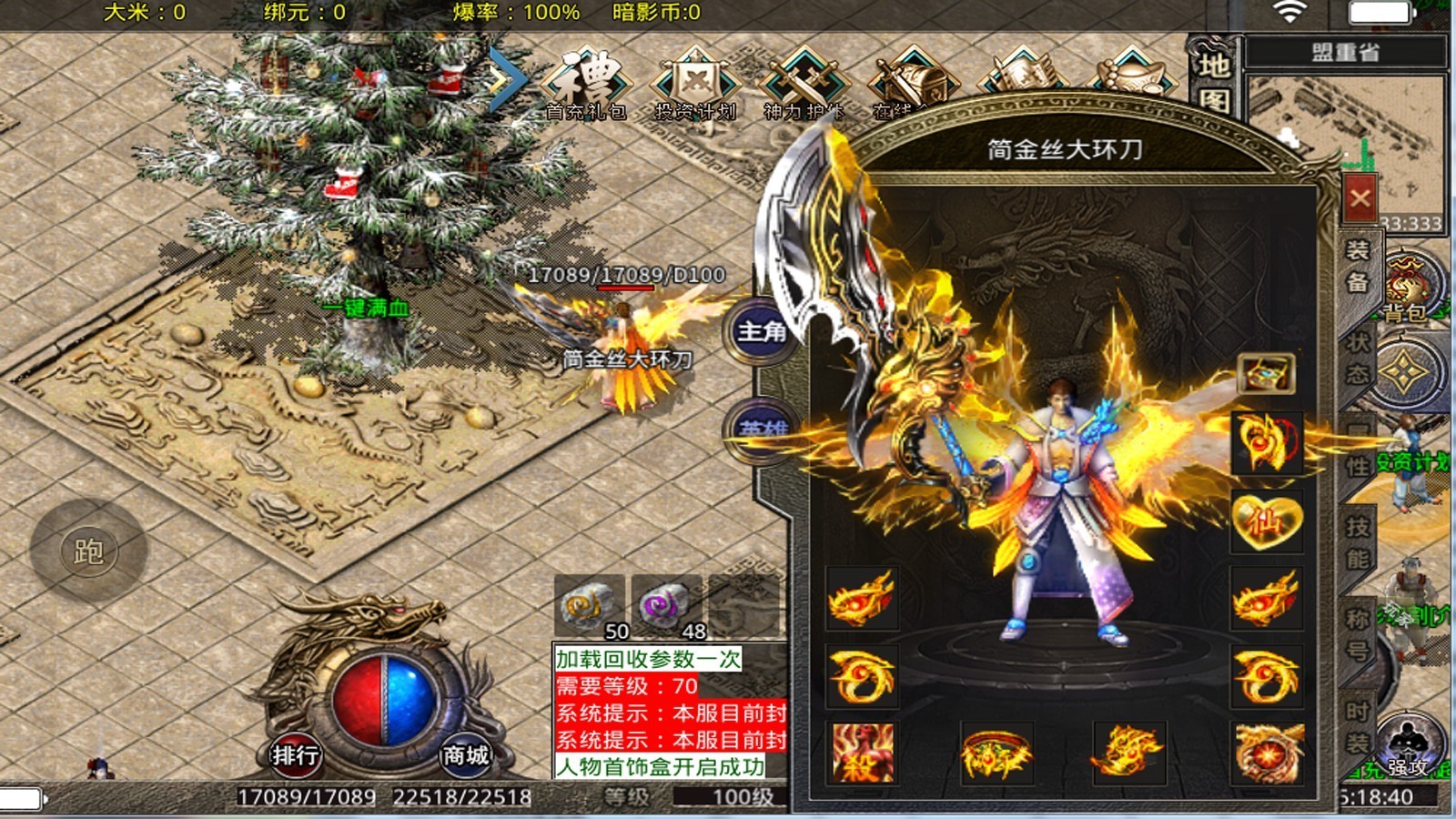Switch to the 装备 equipment tab
Viewport: 1456px width, 819px height.
[1357, 266]
